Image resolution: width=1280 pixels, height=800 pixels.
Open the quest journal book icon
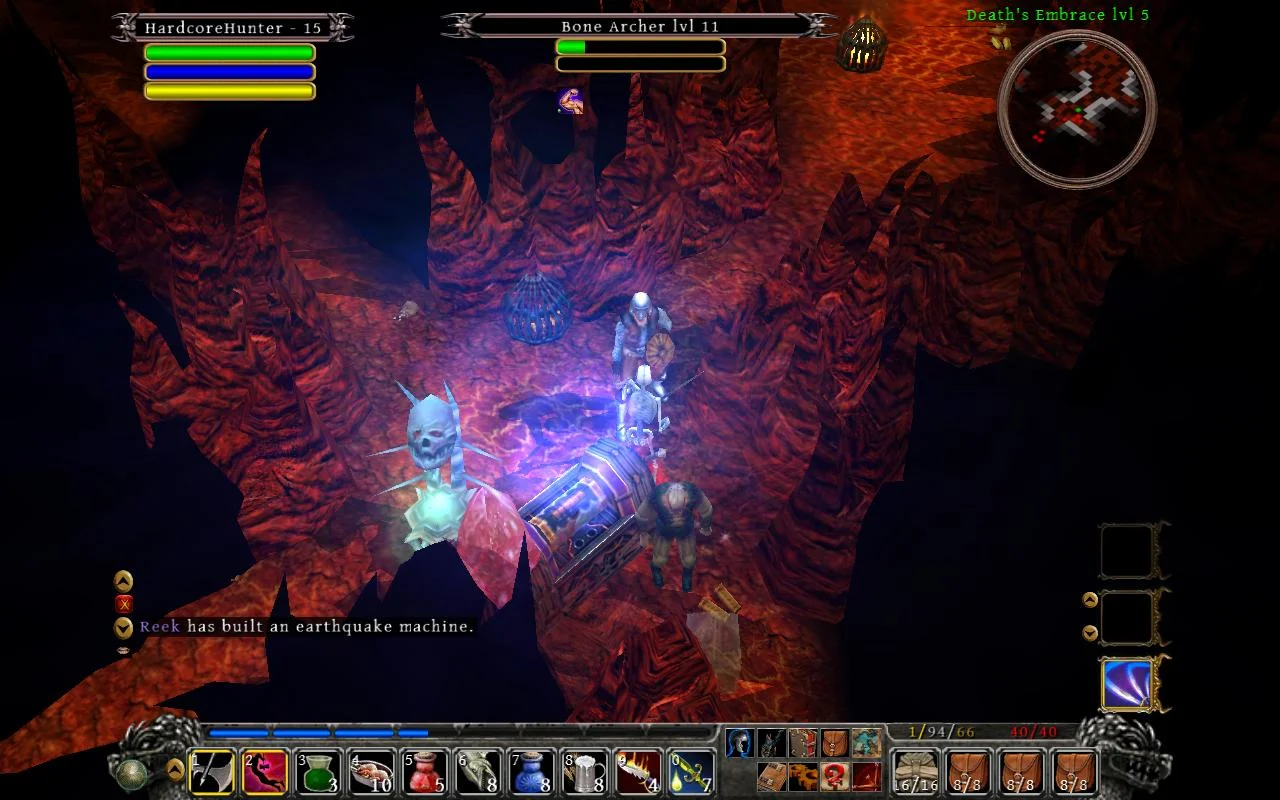[803, 743]
